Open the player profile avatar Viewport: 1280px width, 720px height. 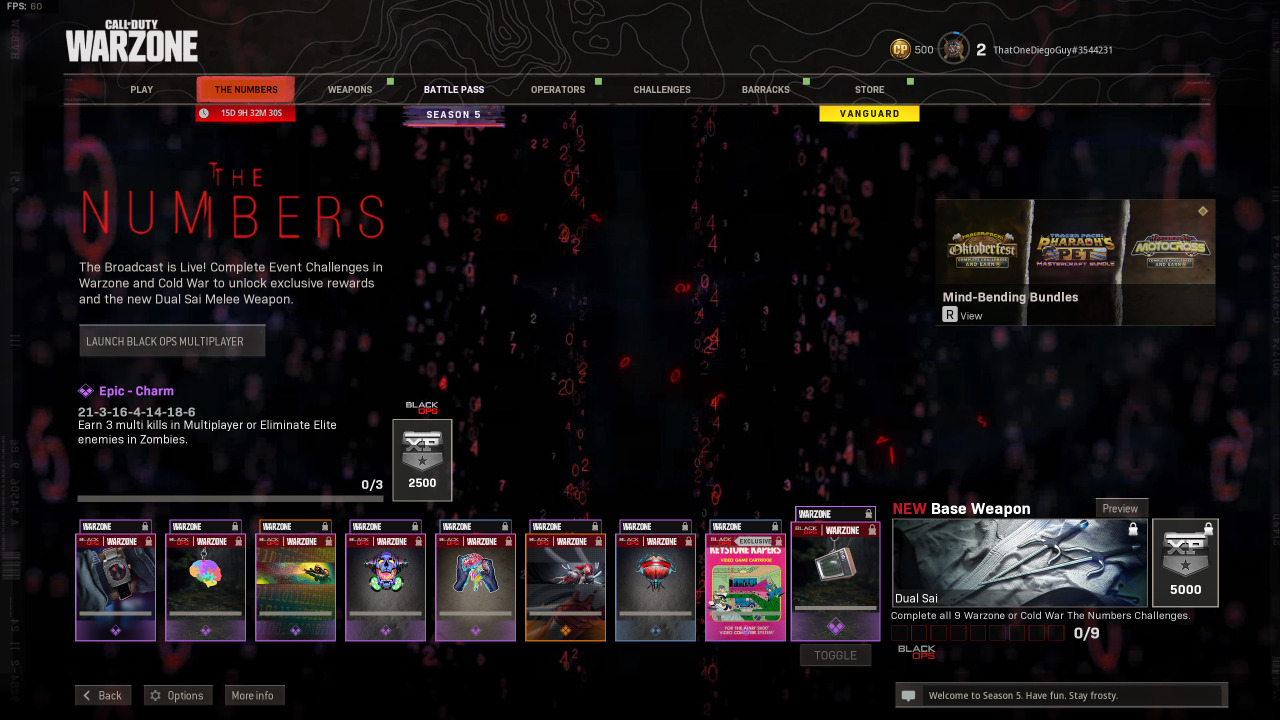954,47
